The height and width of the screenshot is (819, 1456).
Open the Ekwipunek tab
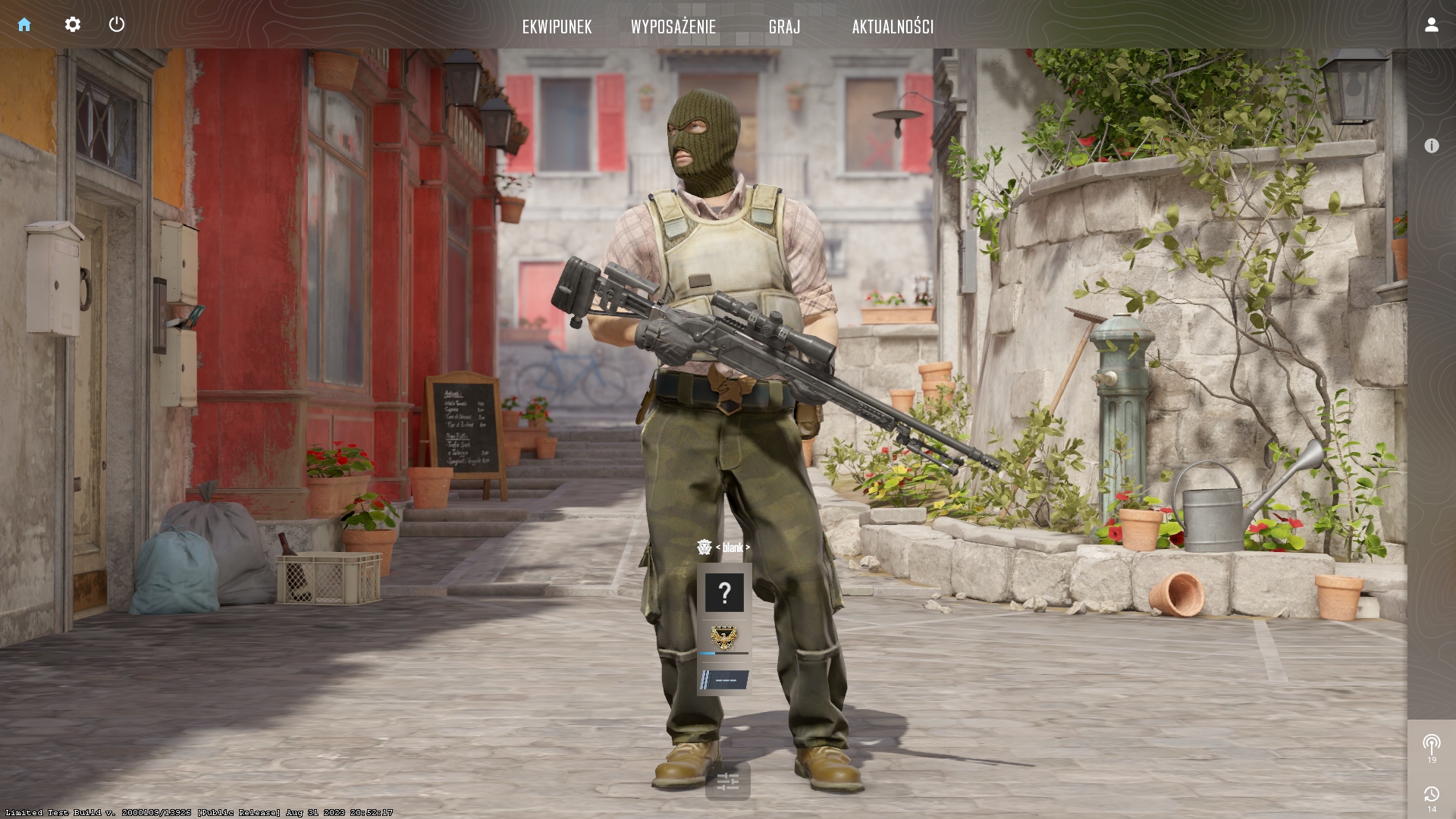557,27
